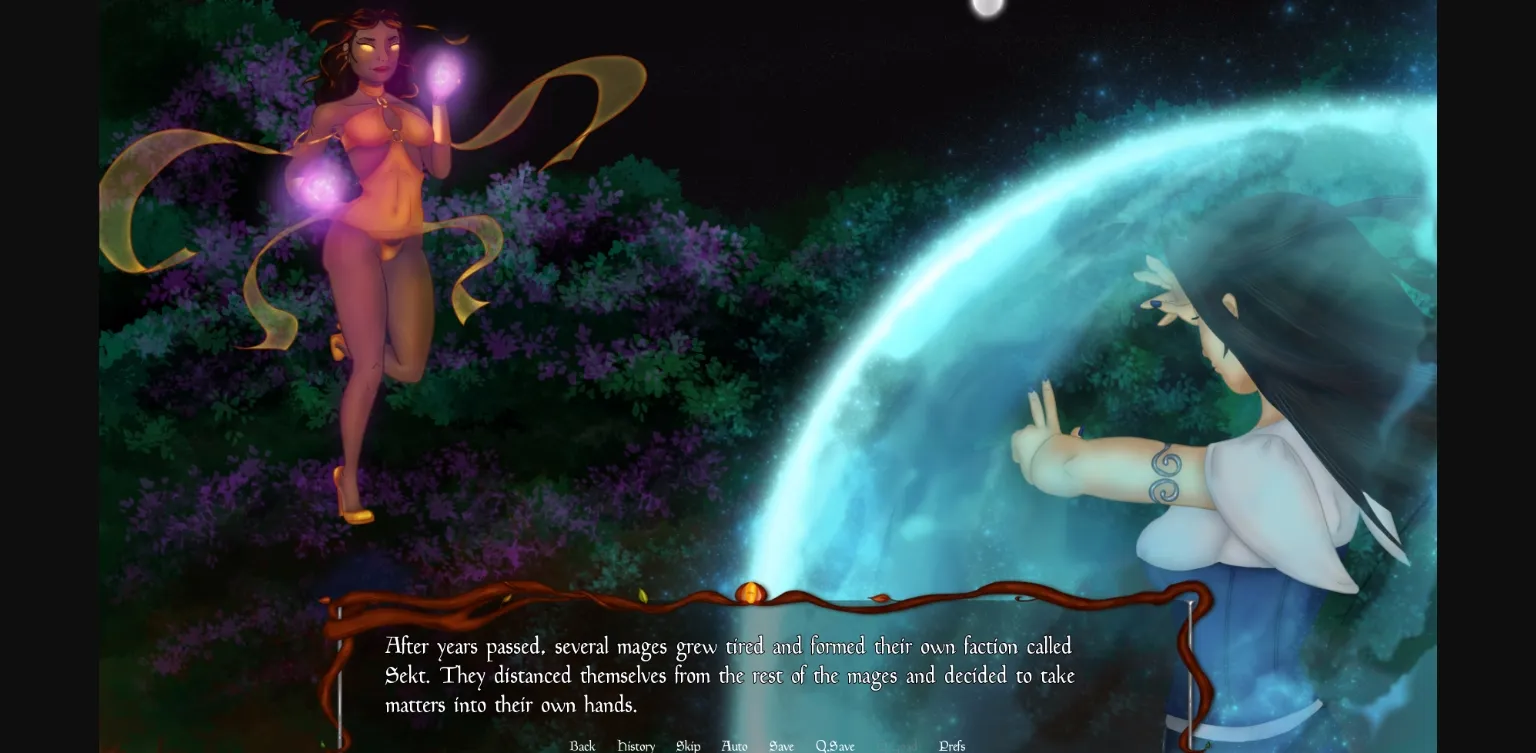Image resolution: width=1536 pixels, height=753 pixels.
Task: Open the Prefs settings screen
Action: (x=951, y=746)
